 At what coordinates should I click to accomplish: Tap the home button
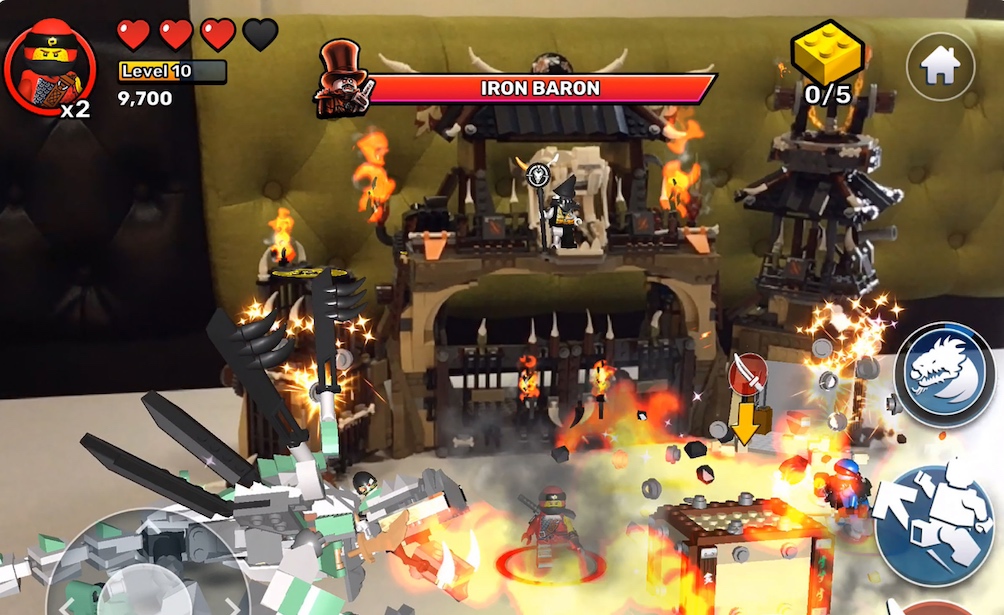[x=939, y=65]
